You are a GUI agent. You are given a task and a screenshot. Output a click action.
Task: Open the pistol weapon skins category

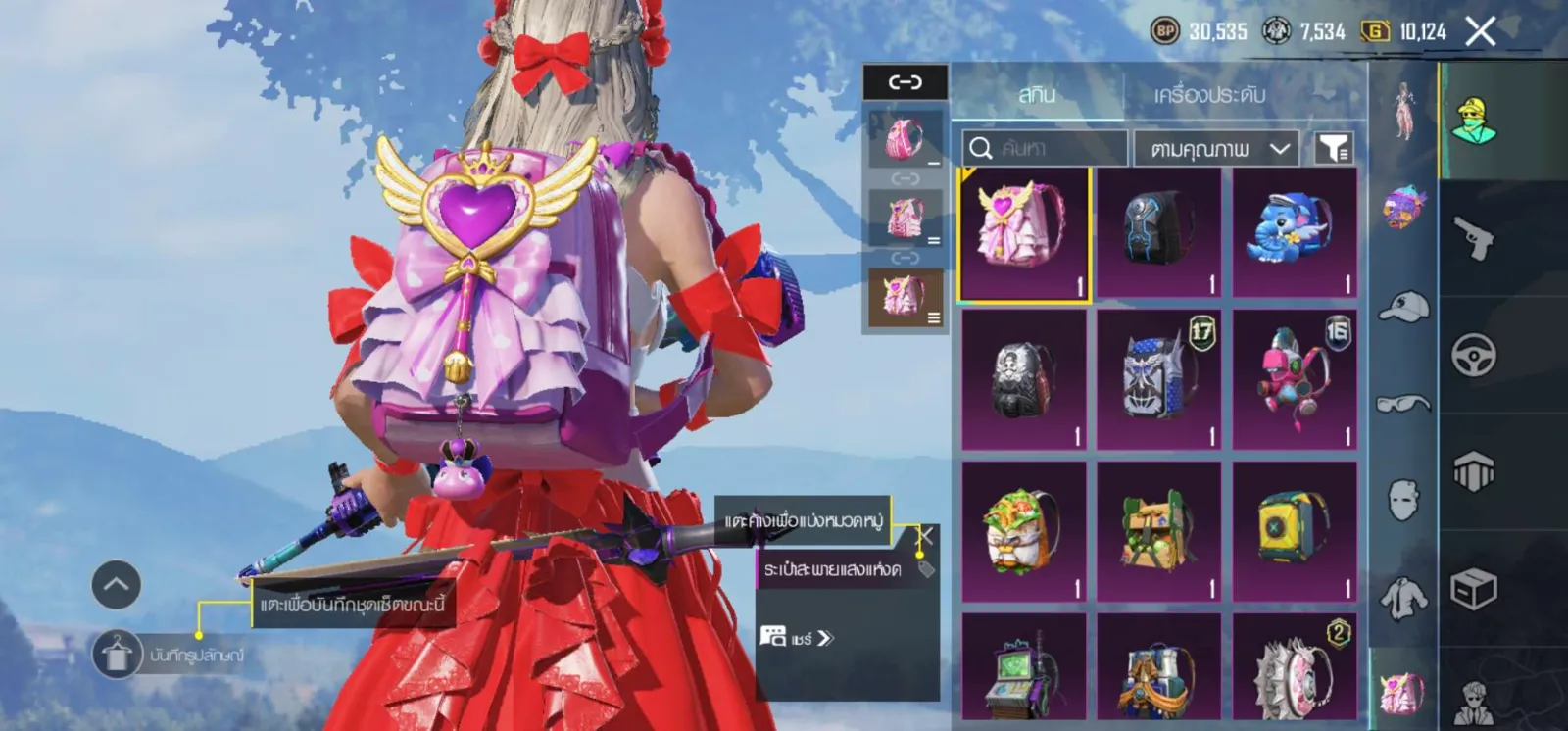point(1474,238)
